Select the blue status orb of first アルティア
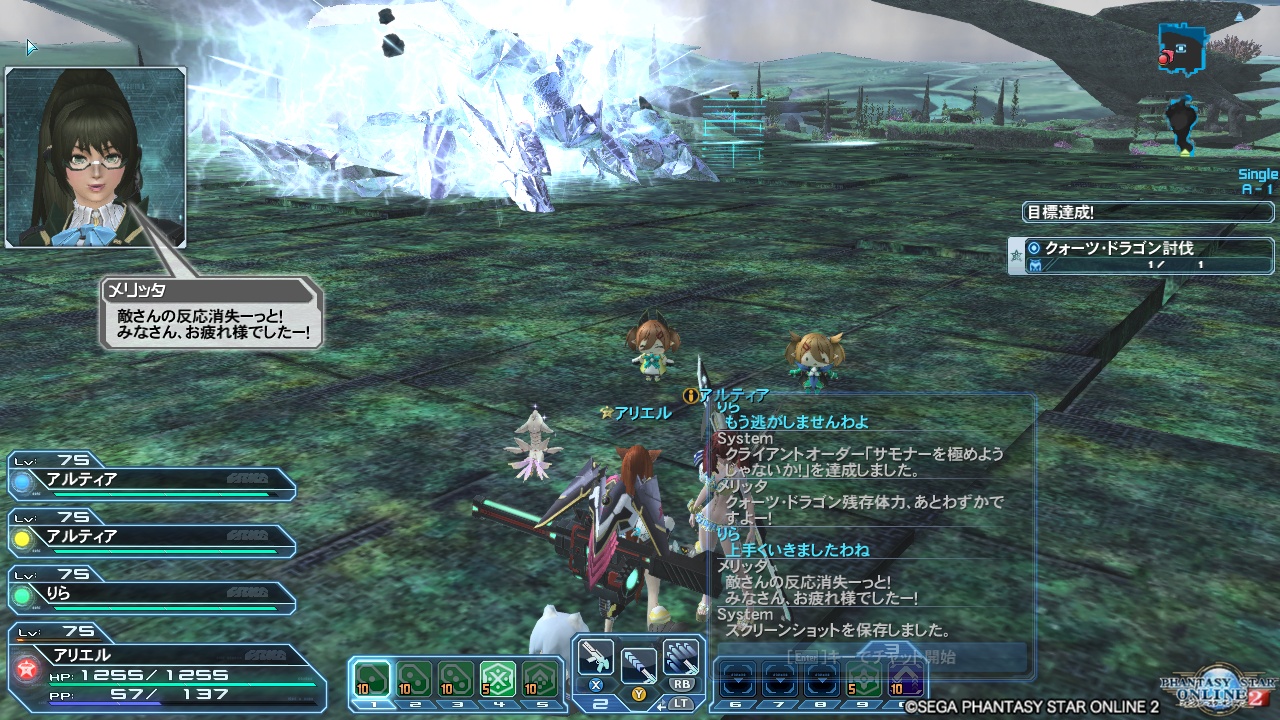This screenshot has width=1280, height=720. pyautogui.click(x=22, y=481)
